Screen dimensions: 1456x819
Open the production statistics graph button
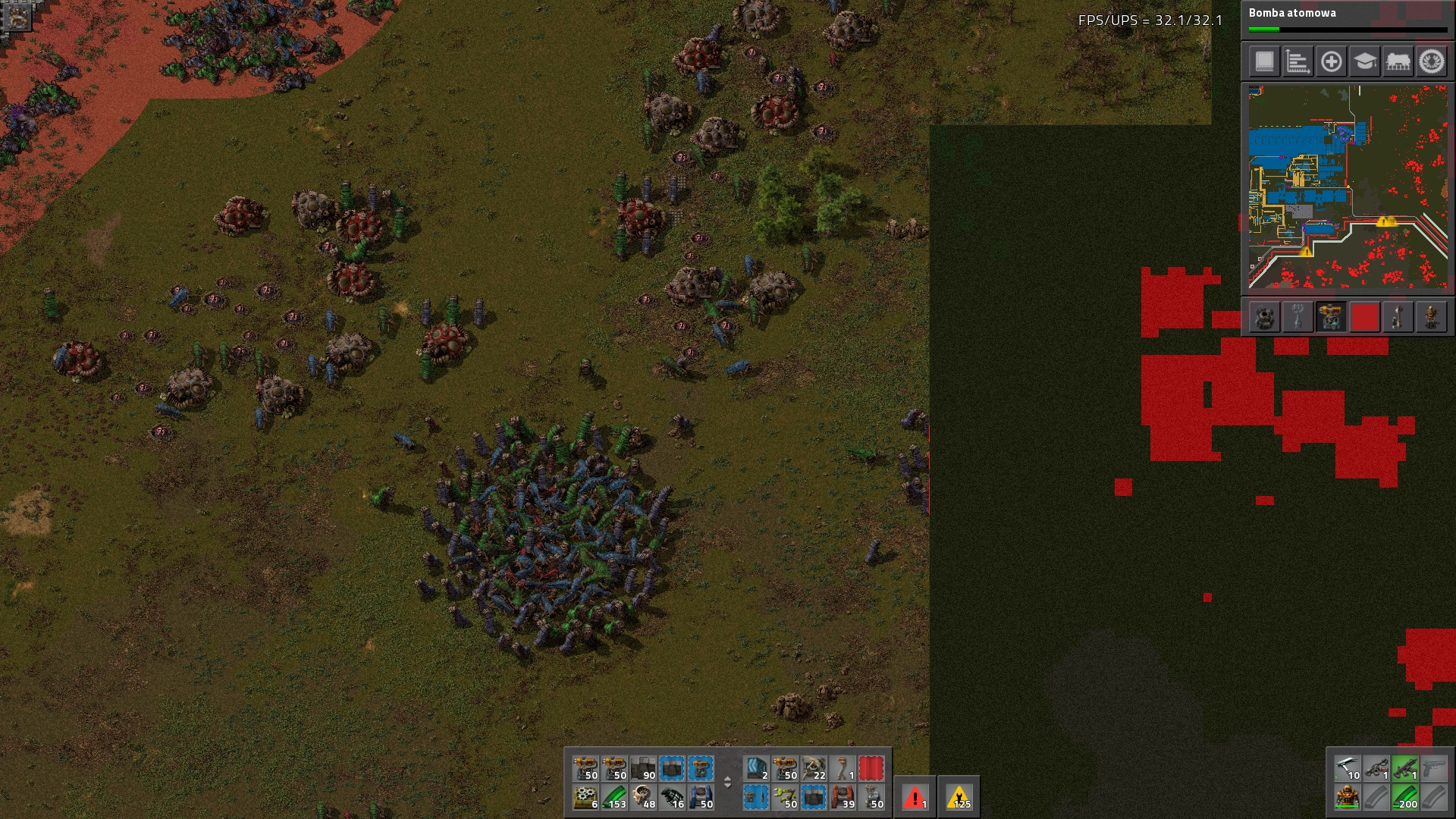point(1298,61)
